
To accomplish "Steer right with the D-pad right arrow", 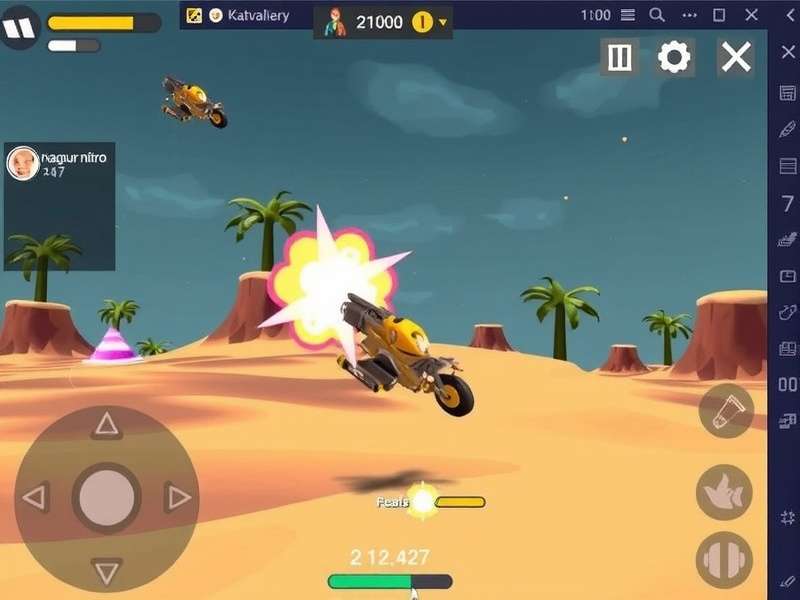I will click(x=179, y=497).
